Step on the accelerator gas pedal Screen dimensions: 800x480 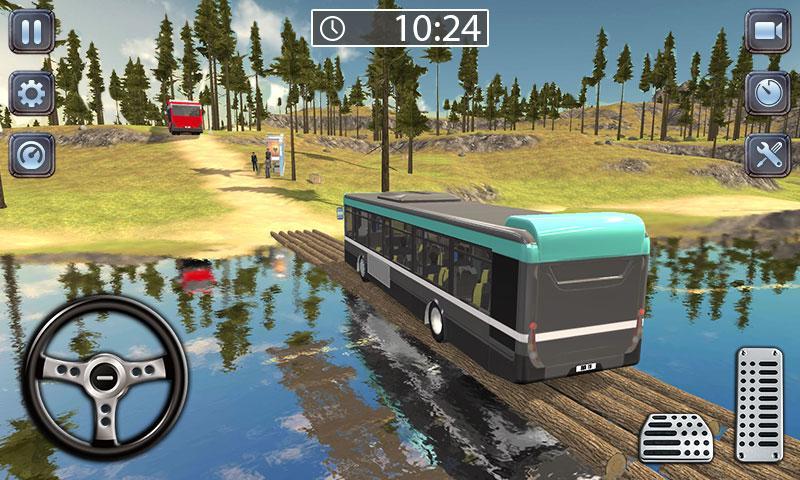[x=759, y=404]
